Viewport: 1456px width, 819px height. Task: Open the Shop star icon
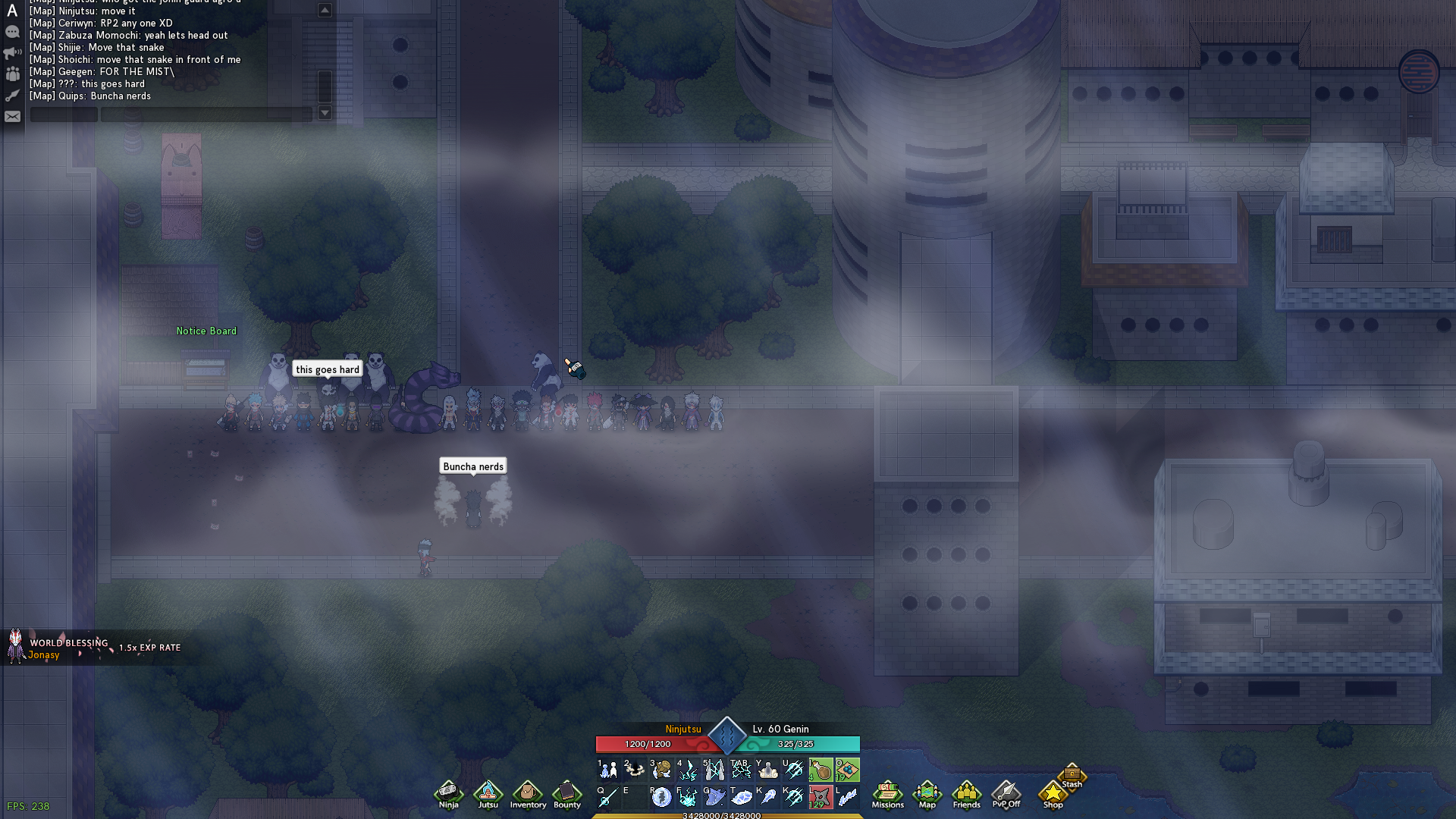pos(1053,794)
